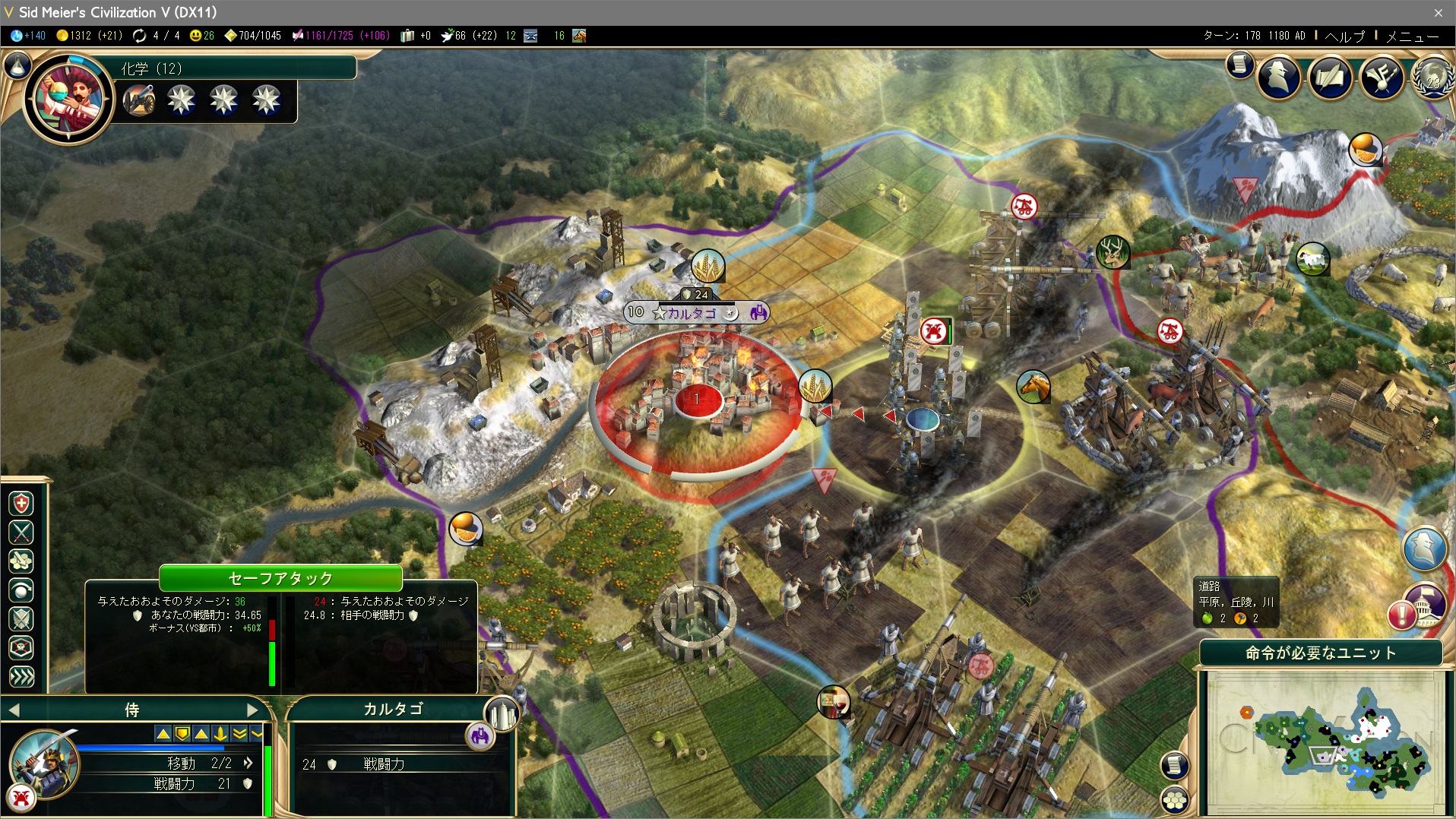Open the espionage overview spy icon
Screen dimensions: 1456x819
pyautogui.click(x=1279, y=77)
